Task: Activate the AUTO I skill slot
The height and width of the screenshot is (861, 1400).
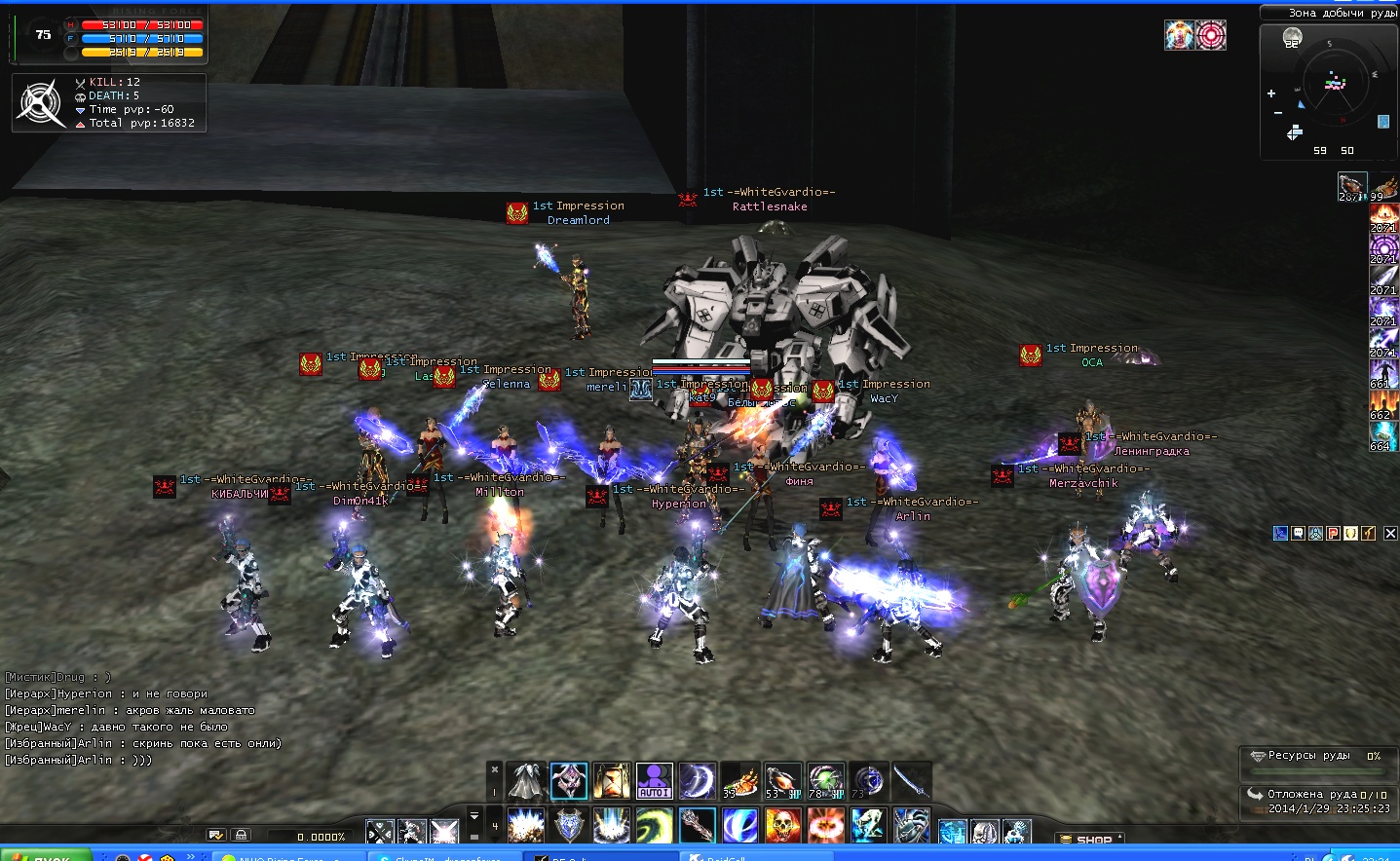Action: (x=655, y=781)
